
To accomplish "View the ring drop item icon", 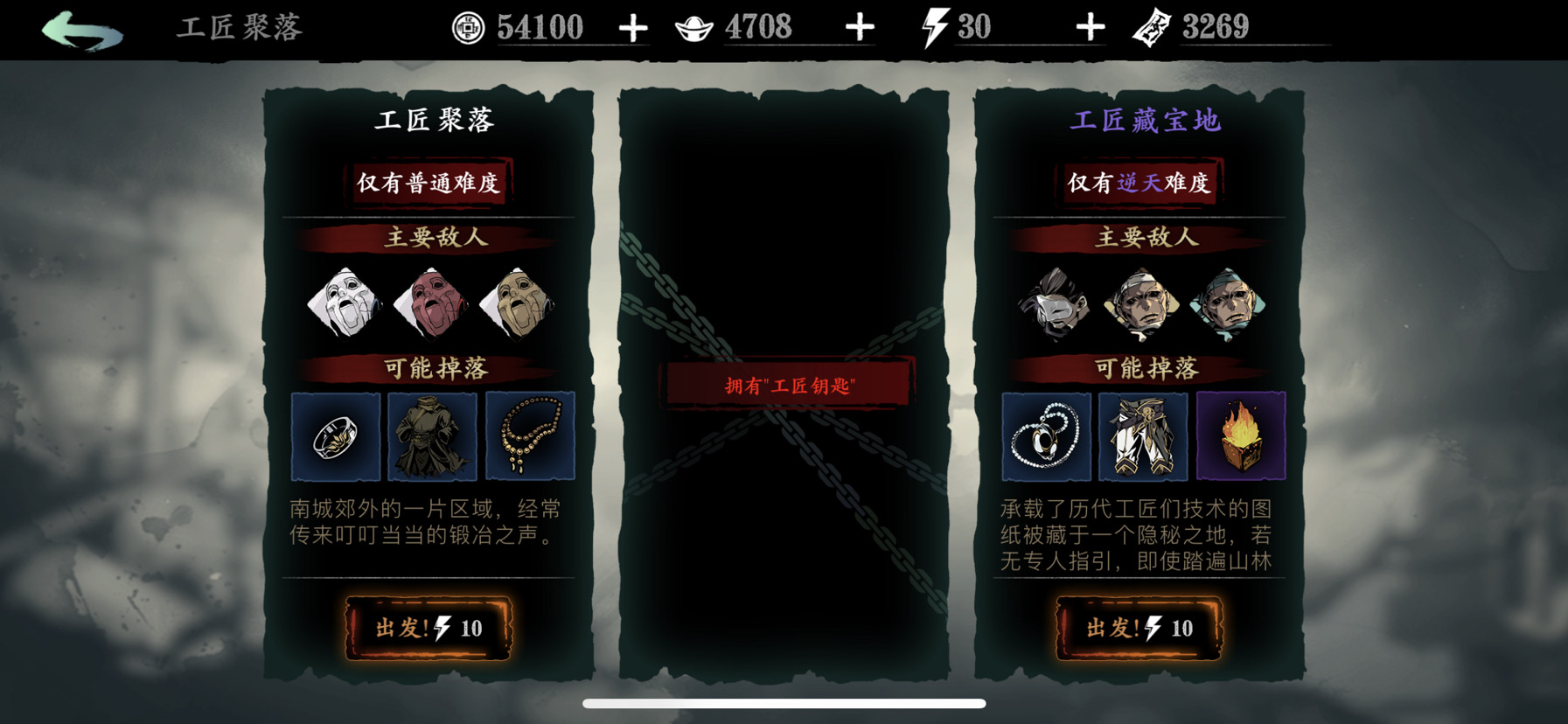I will coord(336,435).
